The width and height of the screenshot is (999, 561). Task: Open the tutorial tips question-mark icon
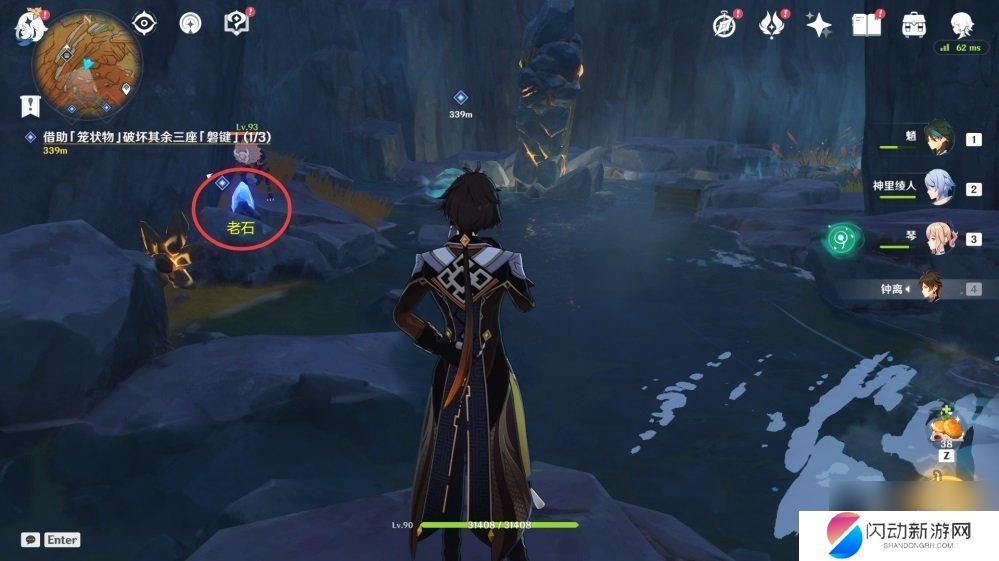[236, 23]
